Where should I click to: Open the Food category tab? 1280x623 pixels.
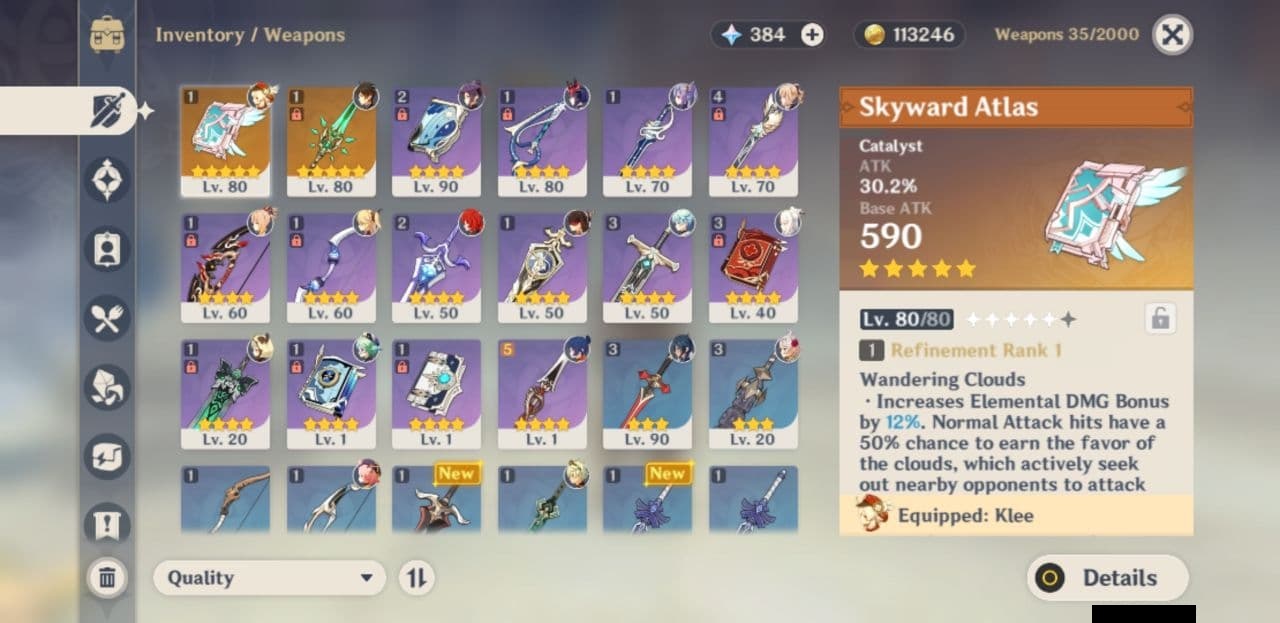(107, 319)
